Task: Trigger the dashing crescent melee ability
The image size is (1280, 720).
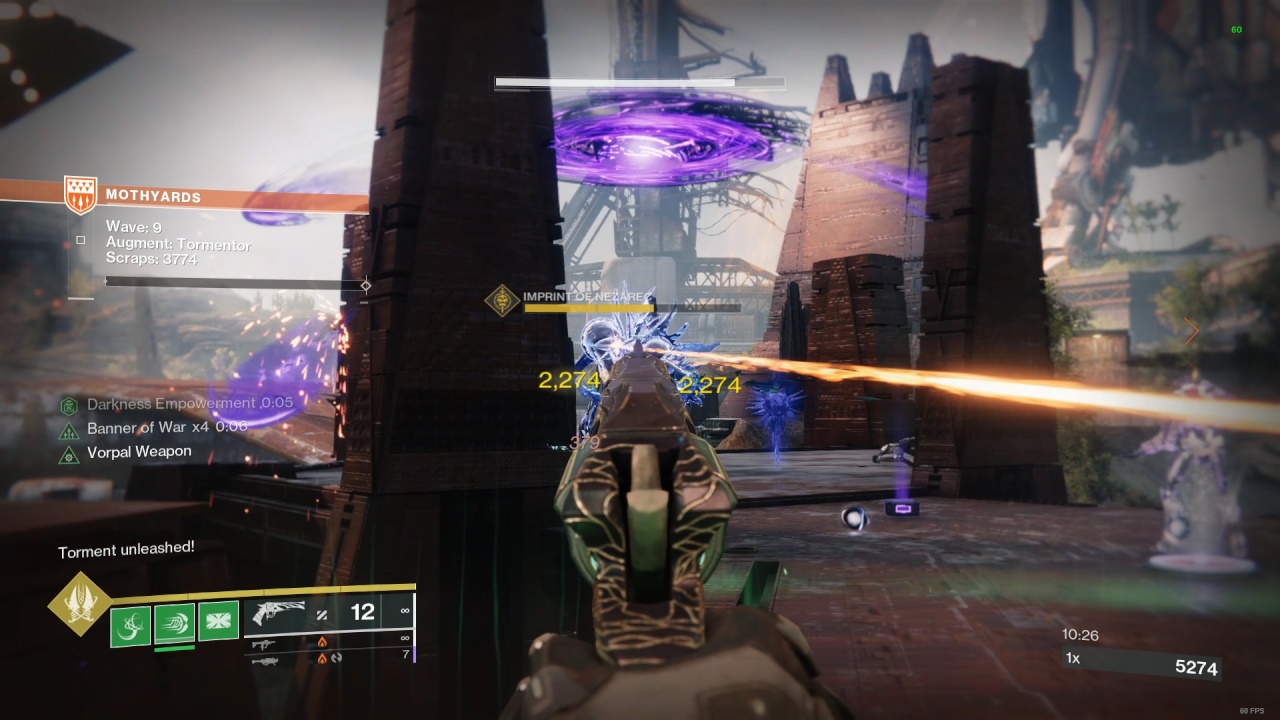Action: (174, 624)
